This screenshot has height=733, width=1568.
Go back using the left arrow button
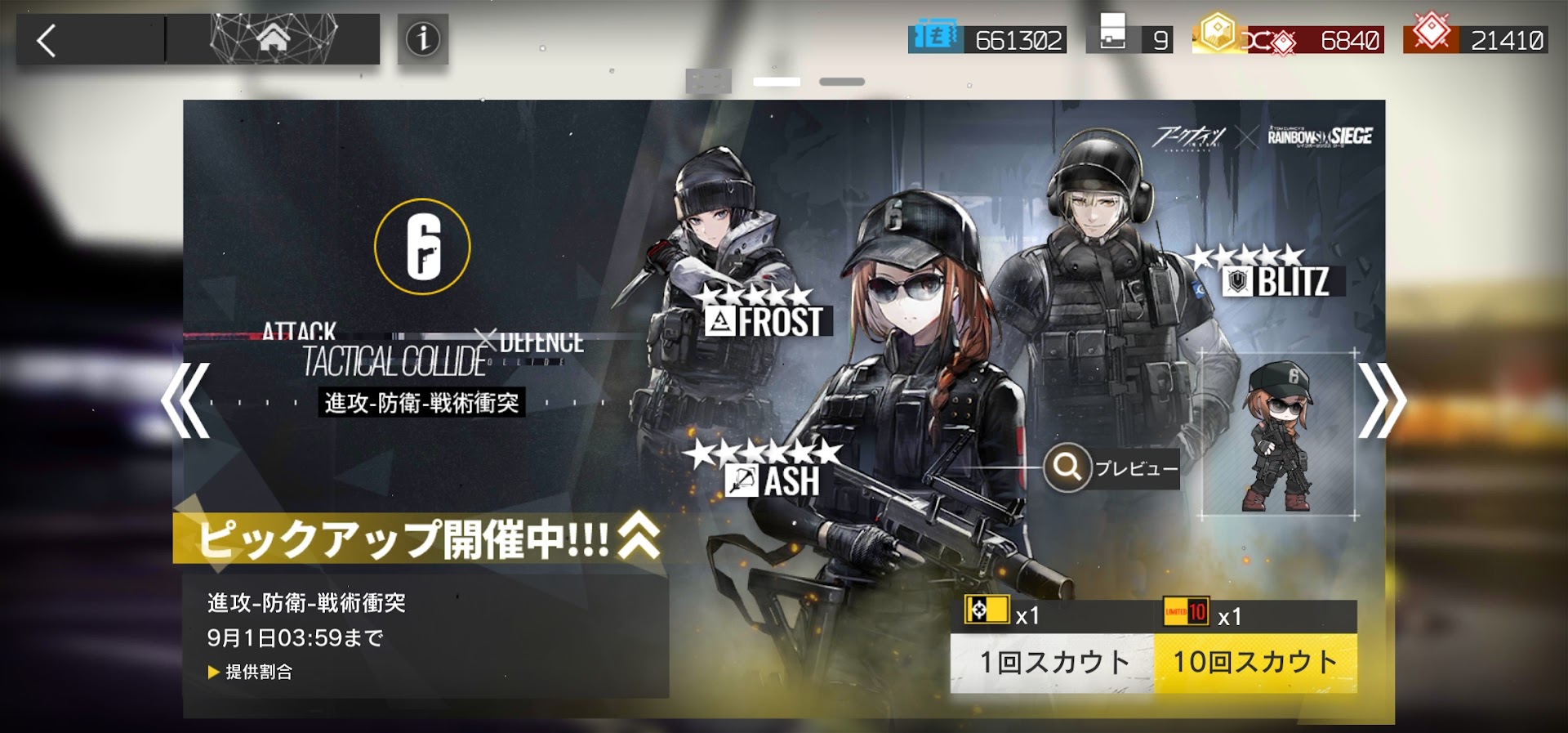pyautogui.click(x=47, y=40)
